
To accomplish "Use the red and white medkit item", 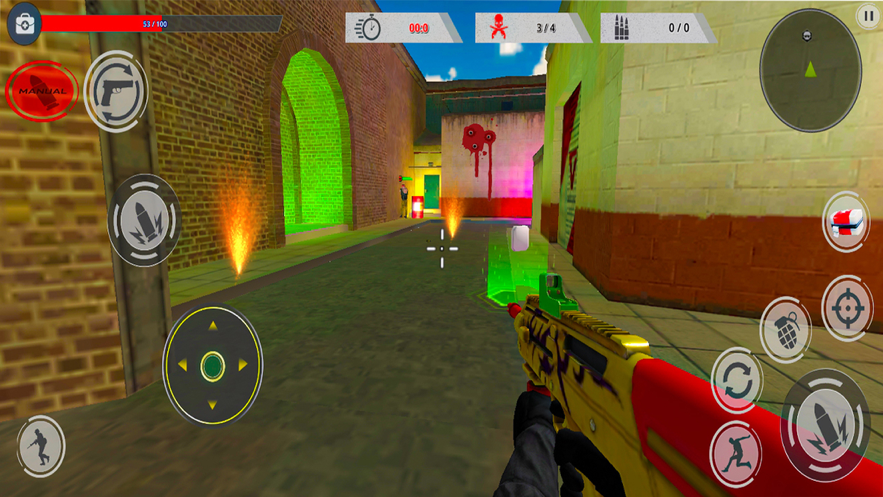I will coord(846,222).
